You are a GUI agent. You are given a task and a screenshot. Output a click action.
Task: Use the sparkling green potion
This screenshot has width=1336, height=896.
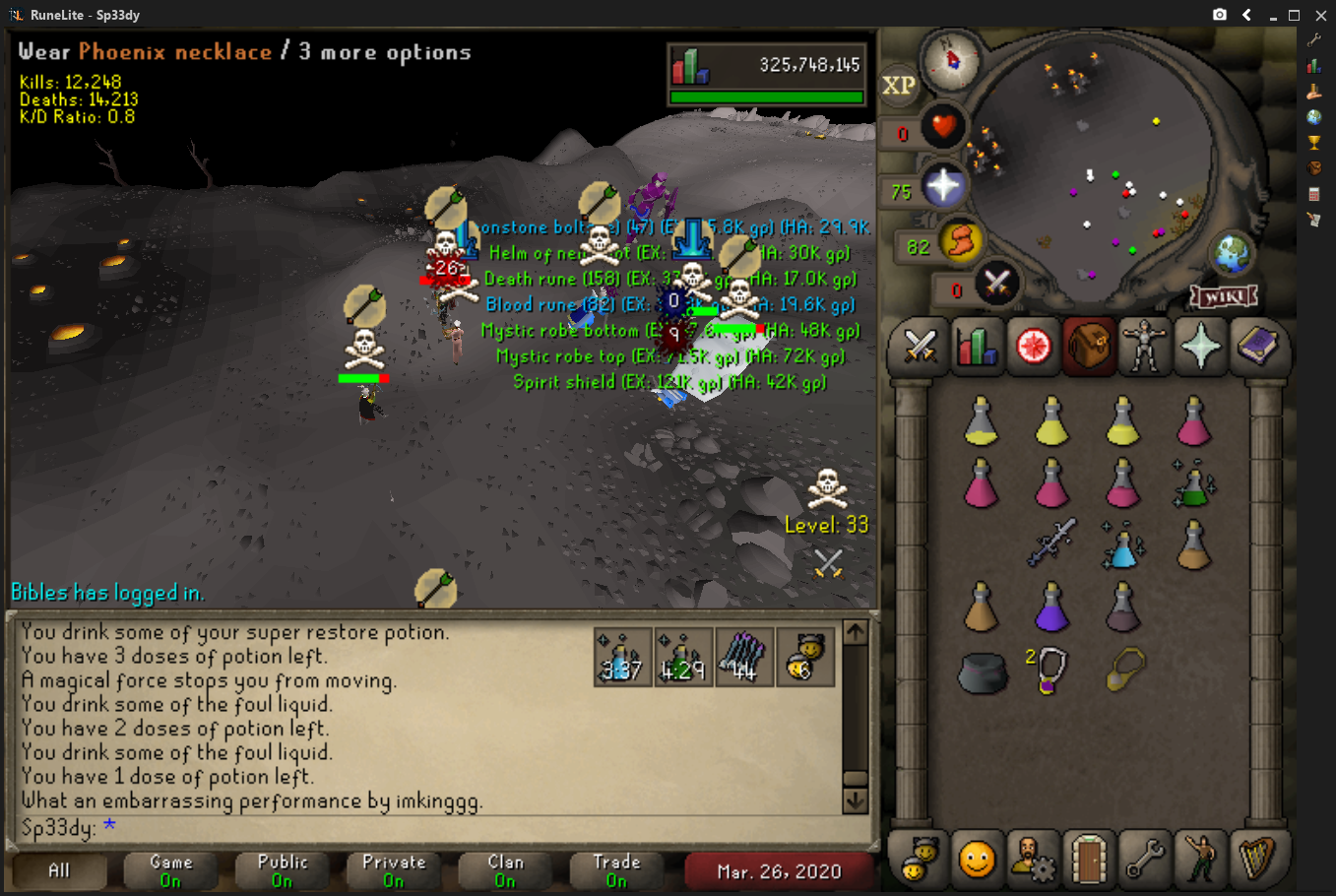click(x=1193, y=483)
